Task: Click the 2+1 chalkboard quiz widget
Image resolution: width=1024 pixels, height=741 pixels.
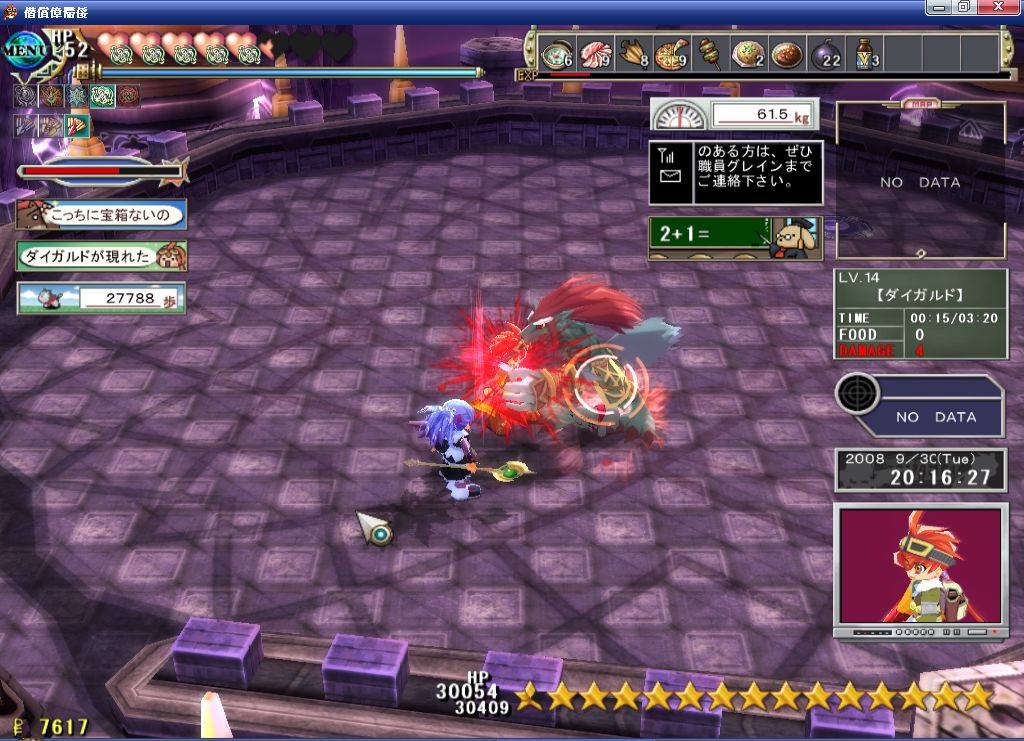Action: (x=736, y=238)
